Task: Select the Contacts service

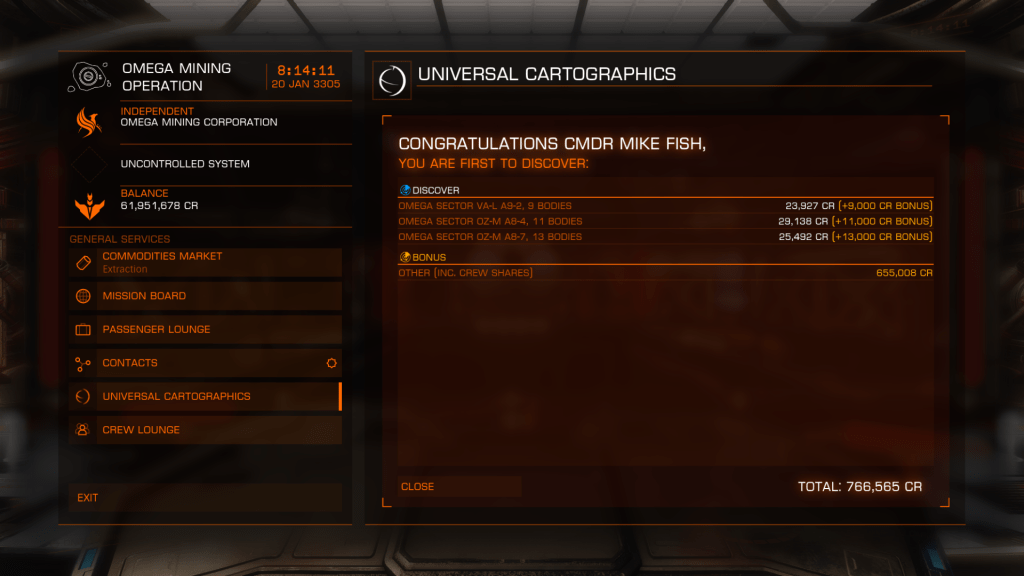Action: pyautogui.click(x=206, y=363)
